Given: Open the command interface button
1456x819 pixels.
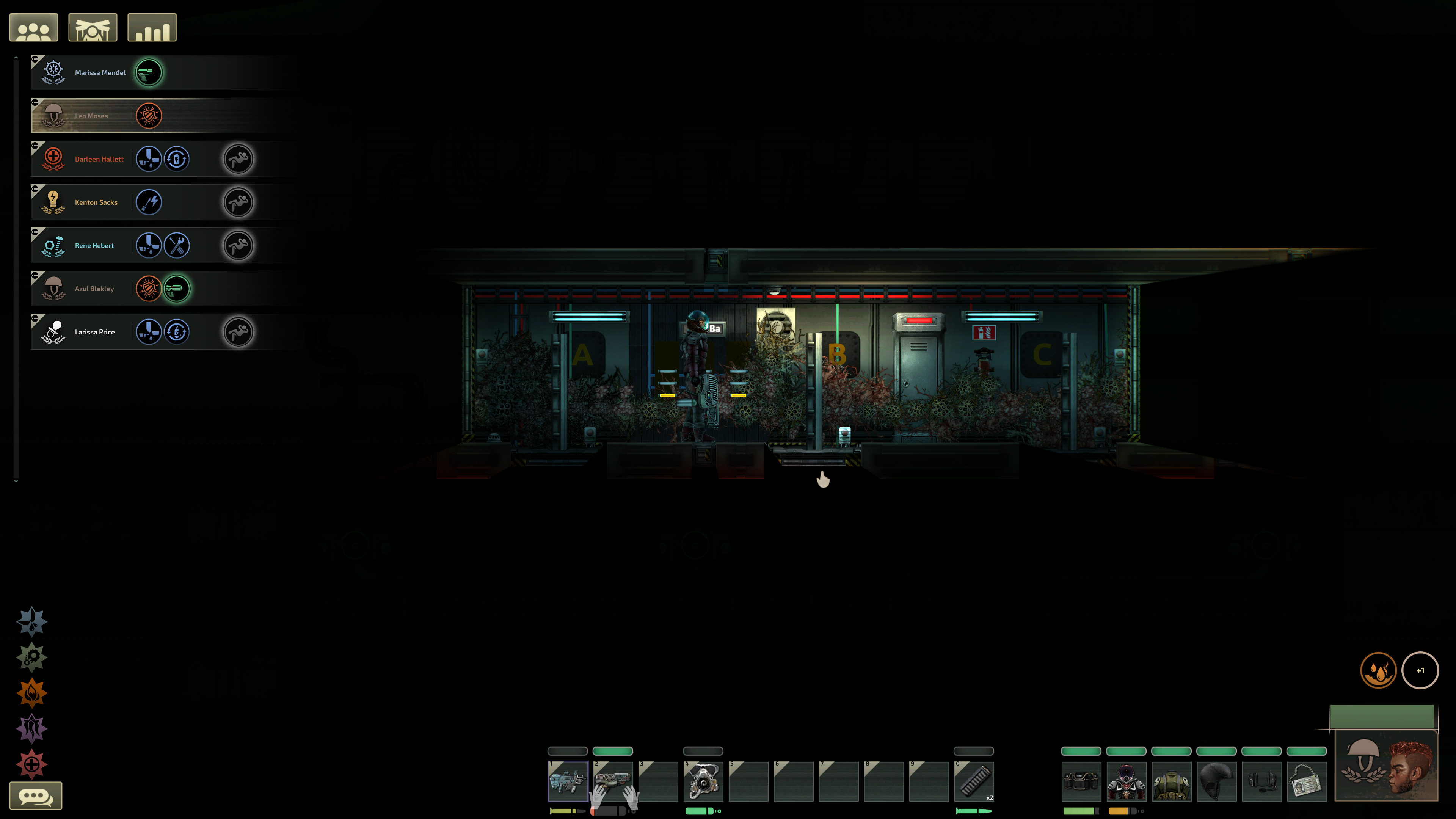Looking at the screenshot, I should coord(93,28).
